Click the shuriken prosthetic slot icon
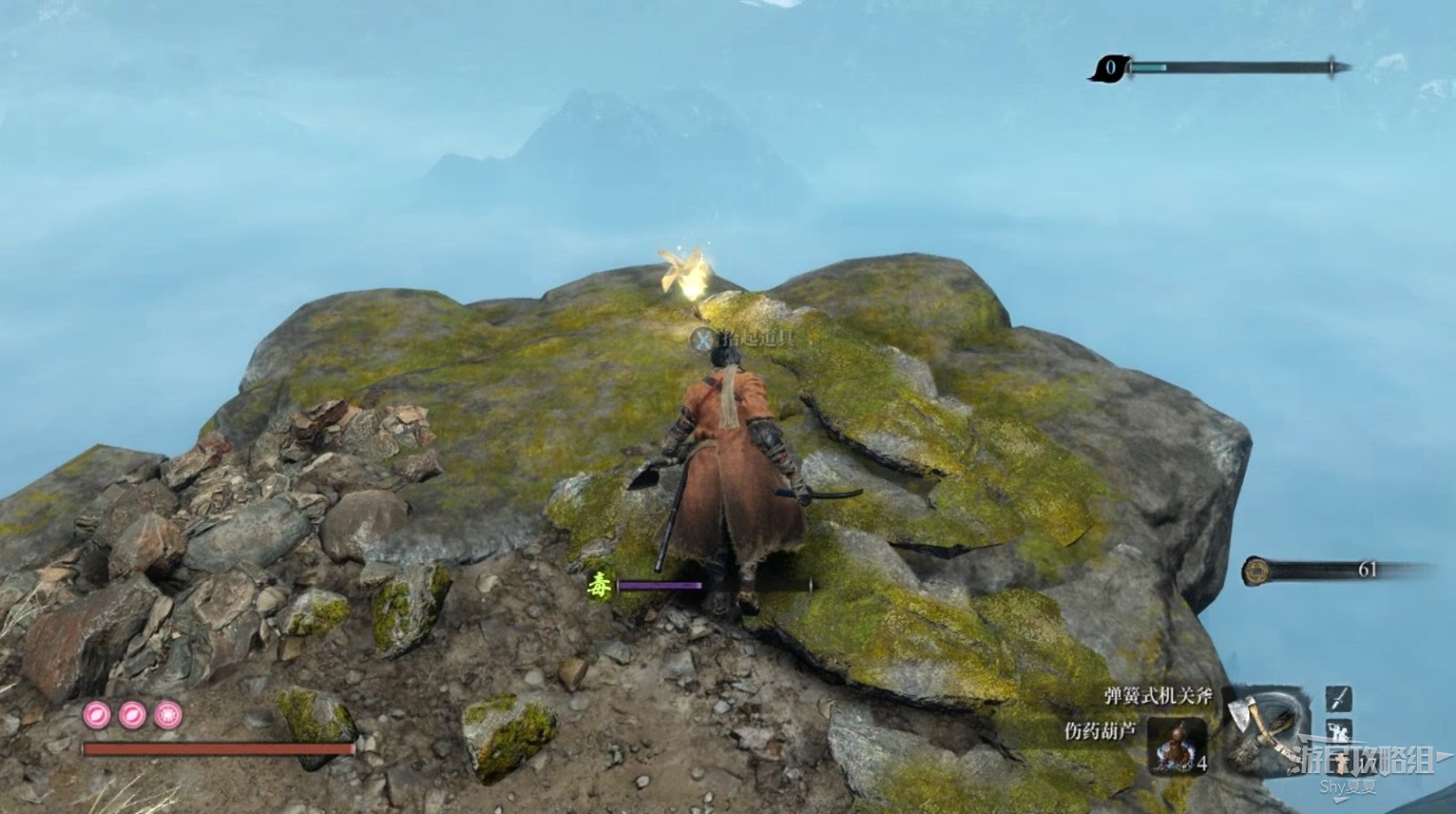Image resolution: width=1456 pixels, height=814 pixels. pos(1339,698)
